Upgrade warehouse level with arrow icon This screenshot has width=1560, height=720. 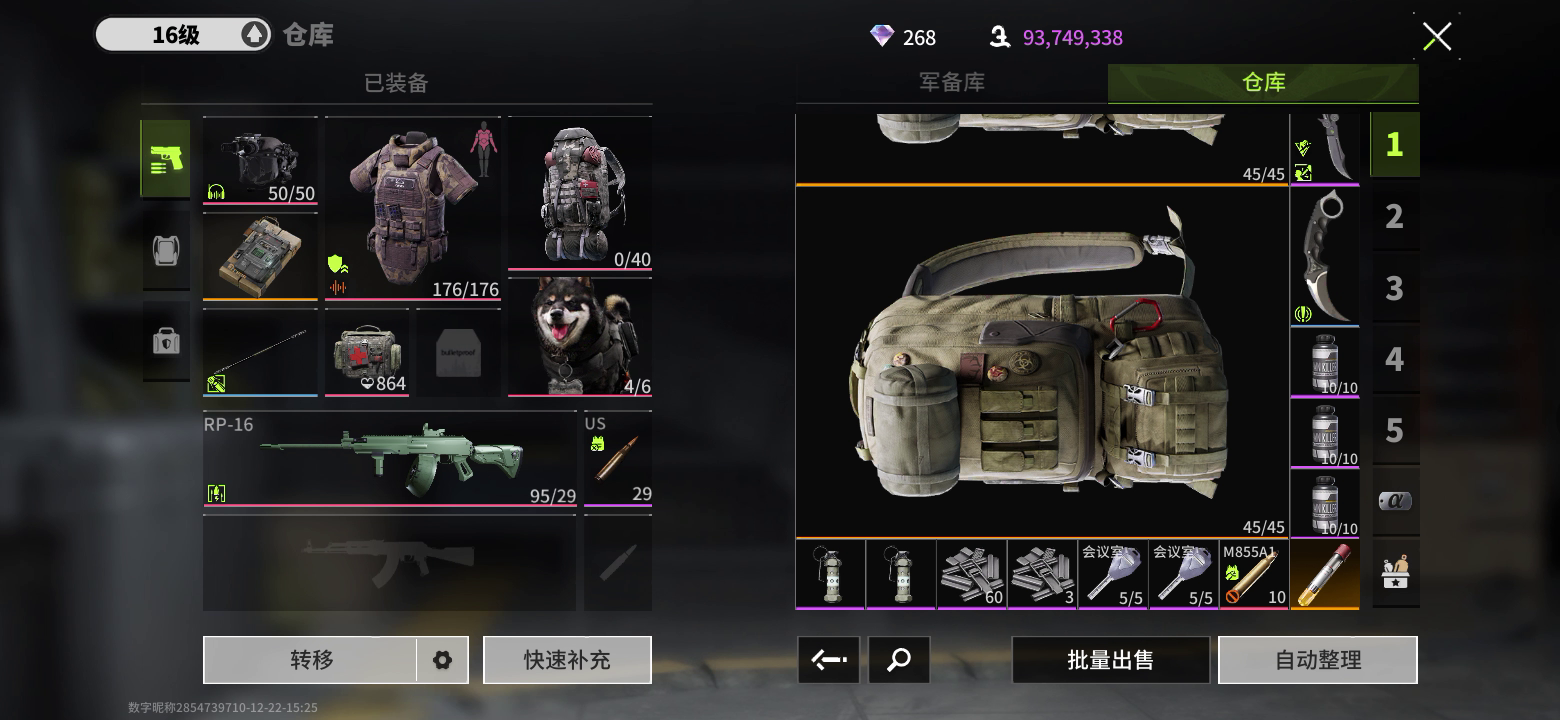254,35
